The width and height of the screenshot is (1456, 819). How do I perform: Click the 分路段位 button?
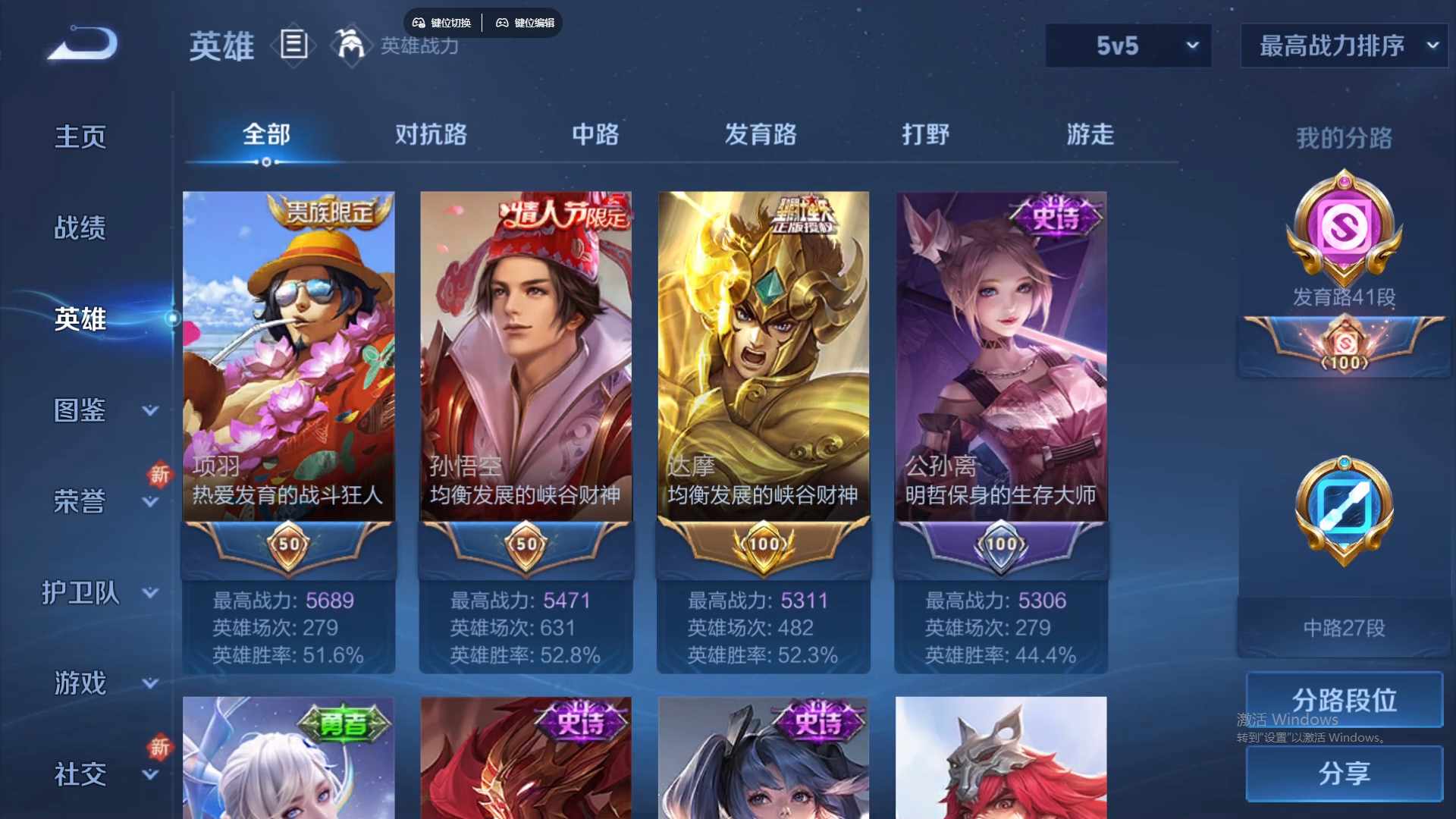pos(1342,699)
